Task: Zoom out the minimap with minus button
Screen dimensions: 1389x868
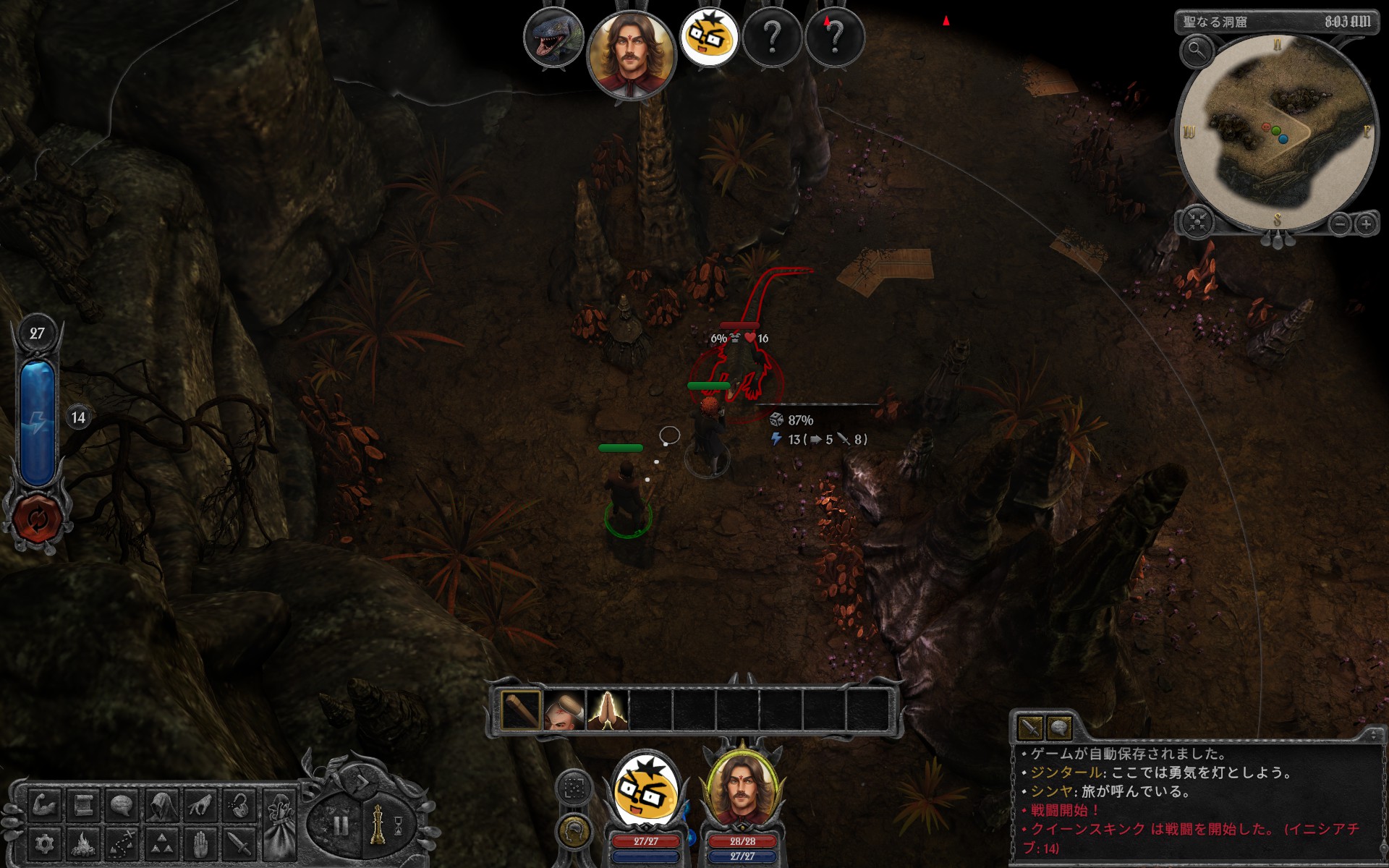Action: (1340, 224)
